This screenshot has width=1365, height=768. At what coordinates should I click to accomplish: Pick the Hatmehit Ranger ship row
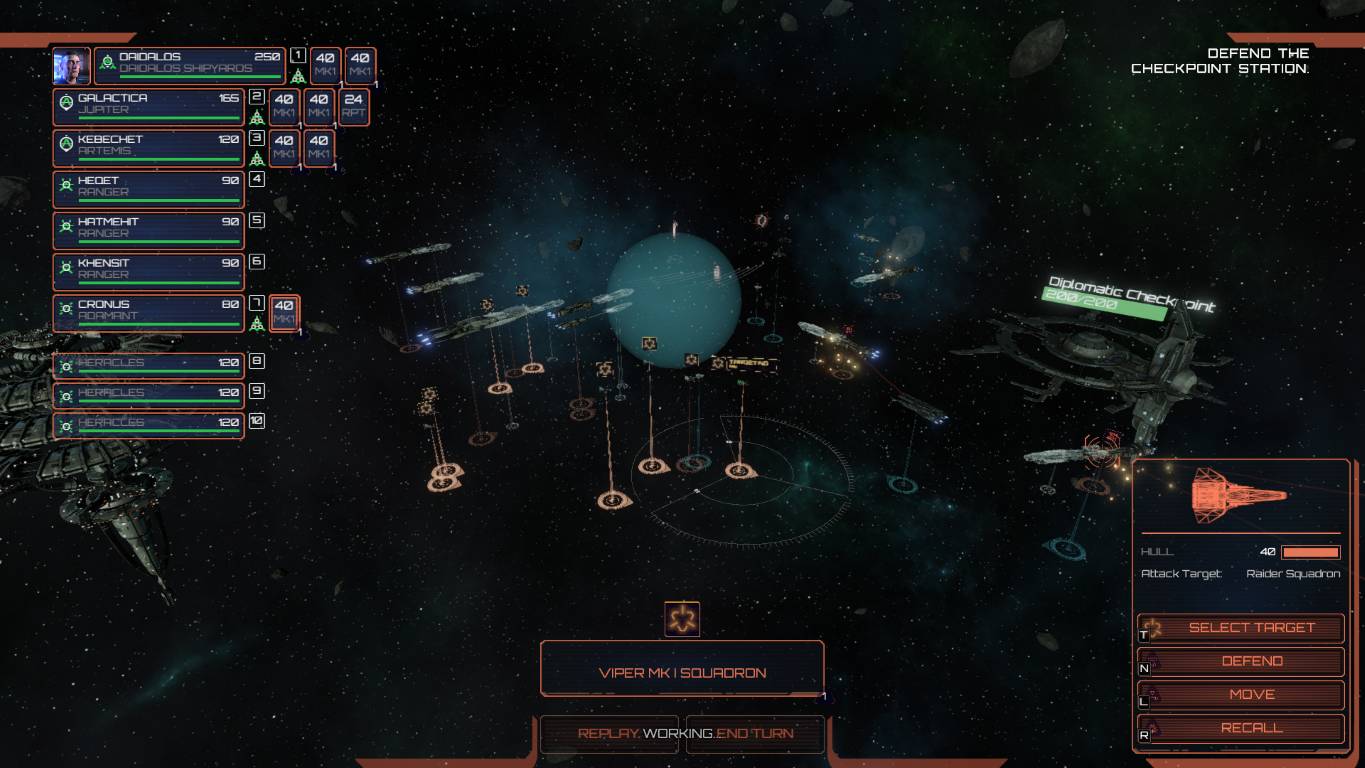[x=148, y=231]
